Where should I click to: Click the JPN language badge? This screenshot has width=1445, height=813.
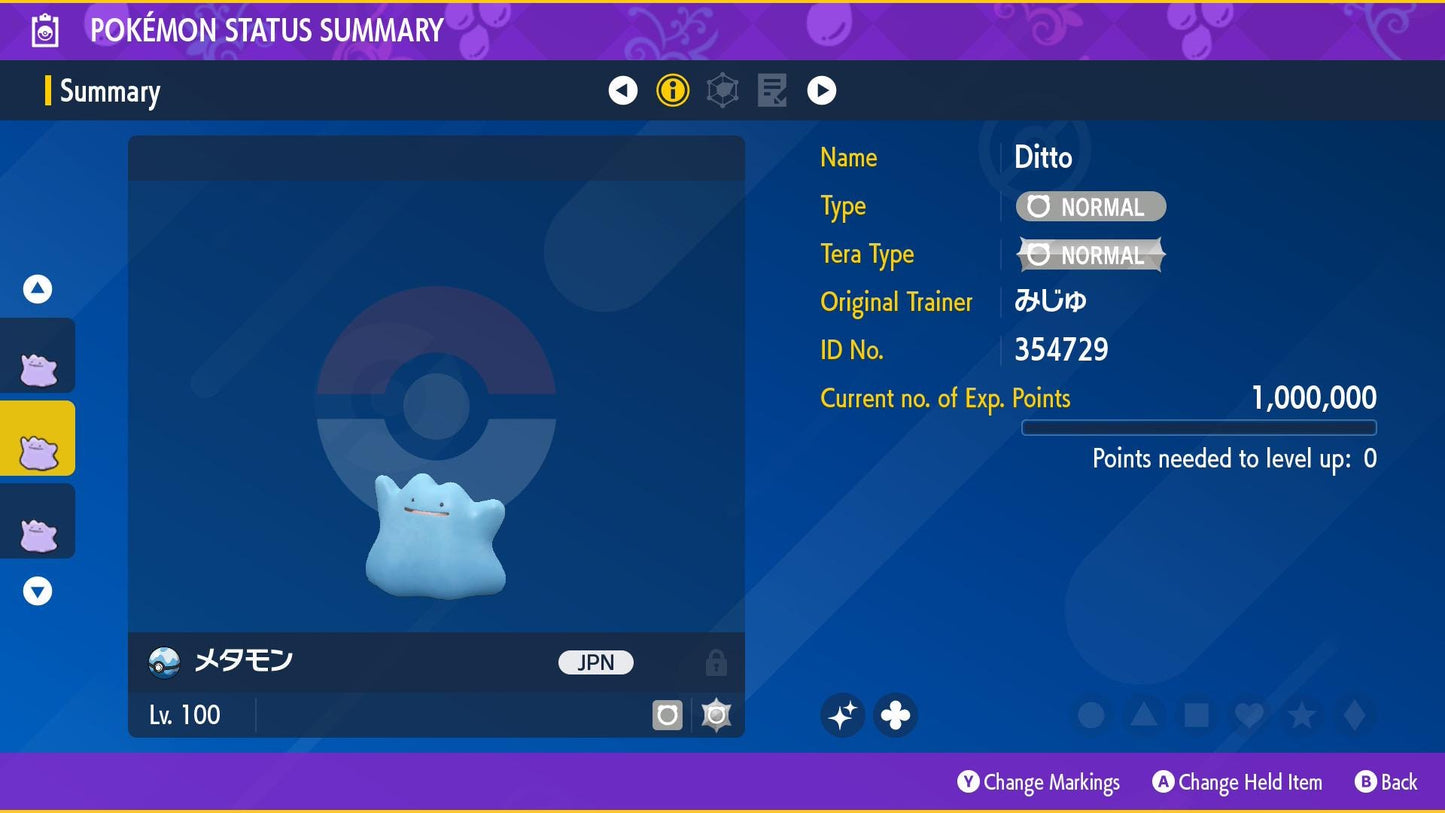pos(595,662)
